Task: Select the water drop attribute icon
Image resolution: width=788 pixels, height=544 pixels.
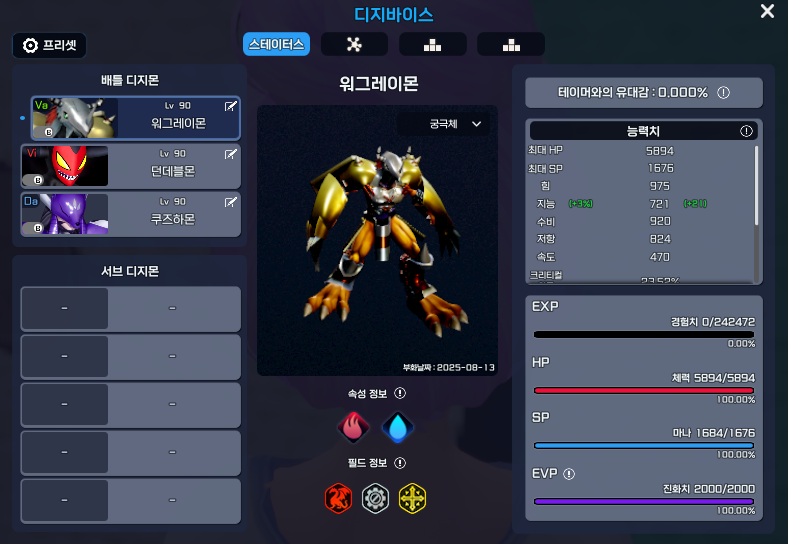Action: point(398,427)
